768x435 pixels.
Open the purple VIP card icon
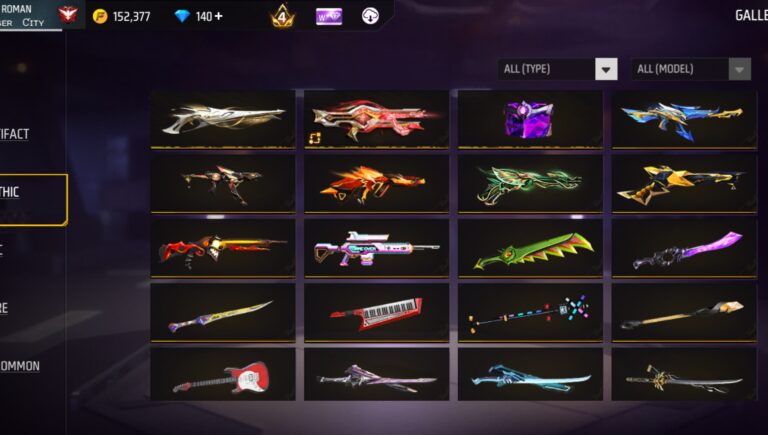[x=329, y=16]
